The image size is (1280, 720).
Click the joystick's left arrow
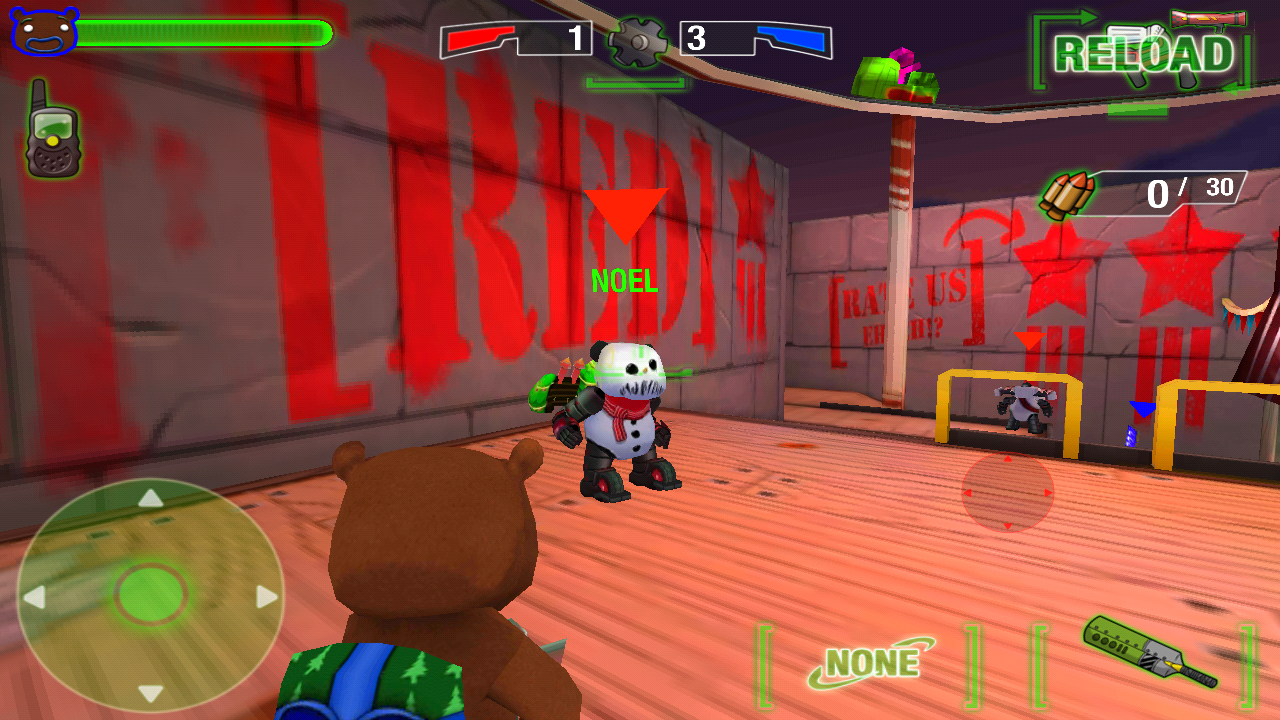34,598
